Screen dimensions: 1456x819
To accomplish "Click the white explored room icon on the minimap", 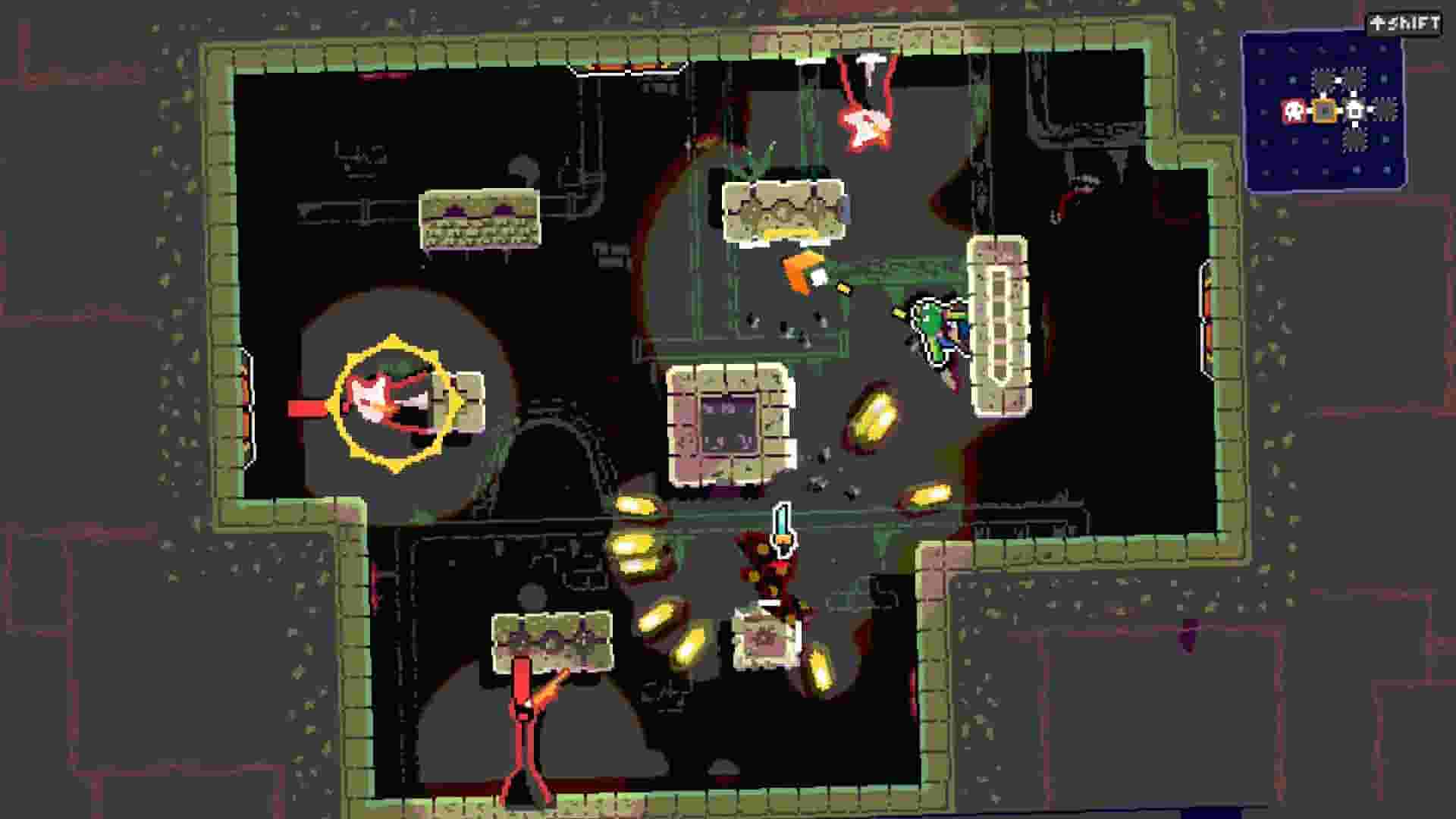I will (1354, 111).
